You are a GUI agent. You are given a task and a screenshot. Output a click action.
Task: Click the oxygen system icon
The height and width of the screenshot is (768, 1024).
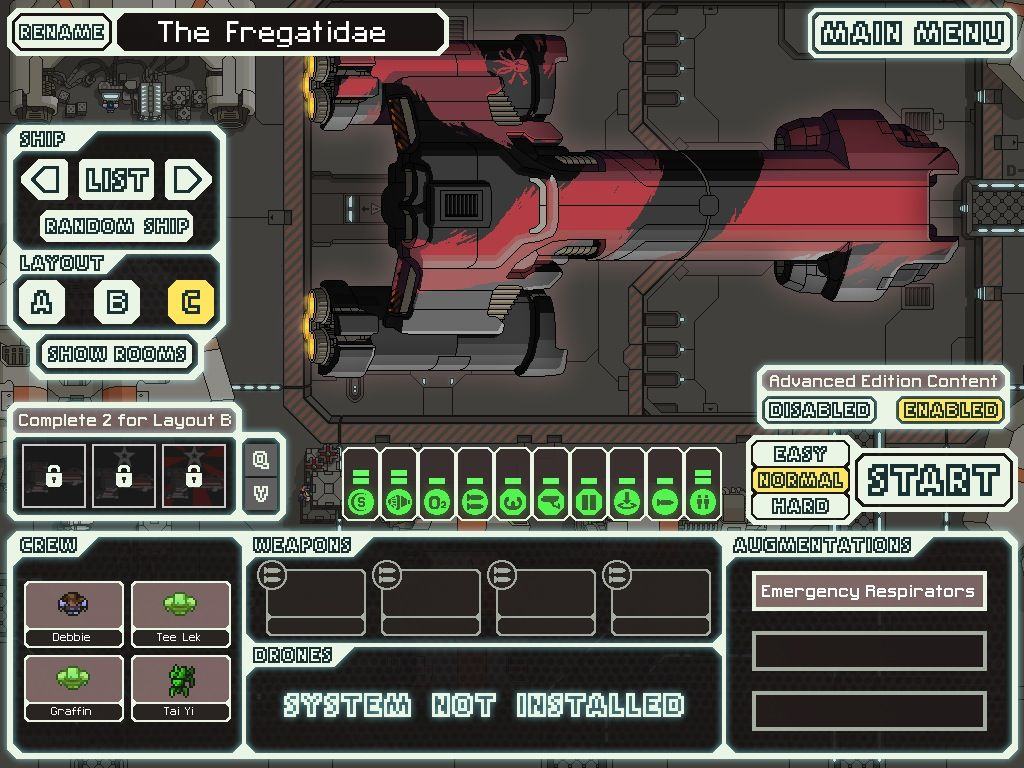(437, 500)
